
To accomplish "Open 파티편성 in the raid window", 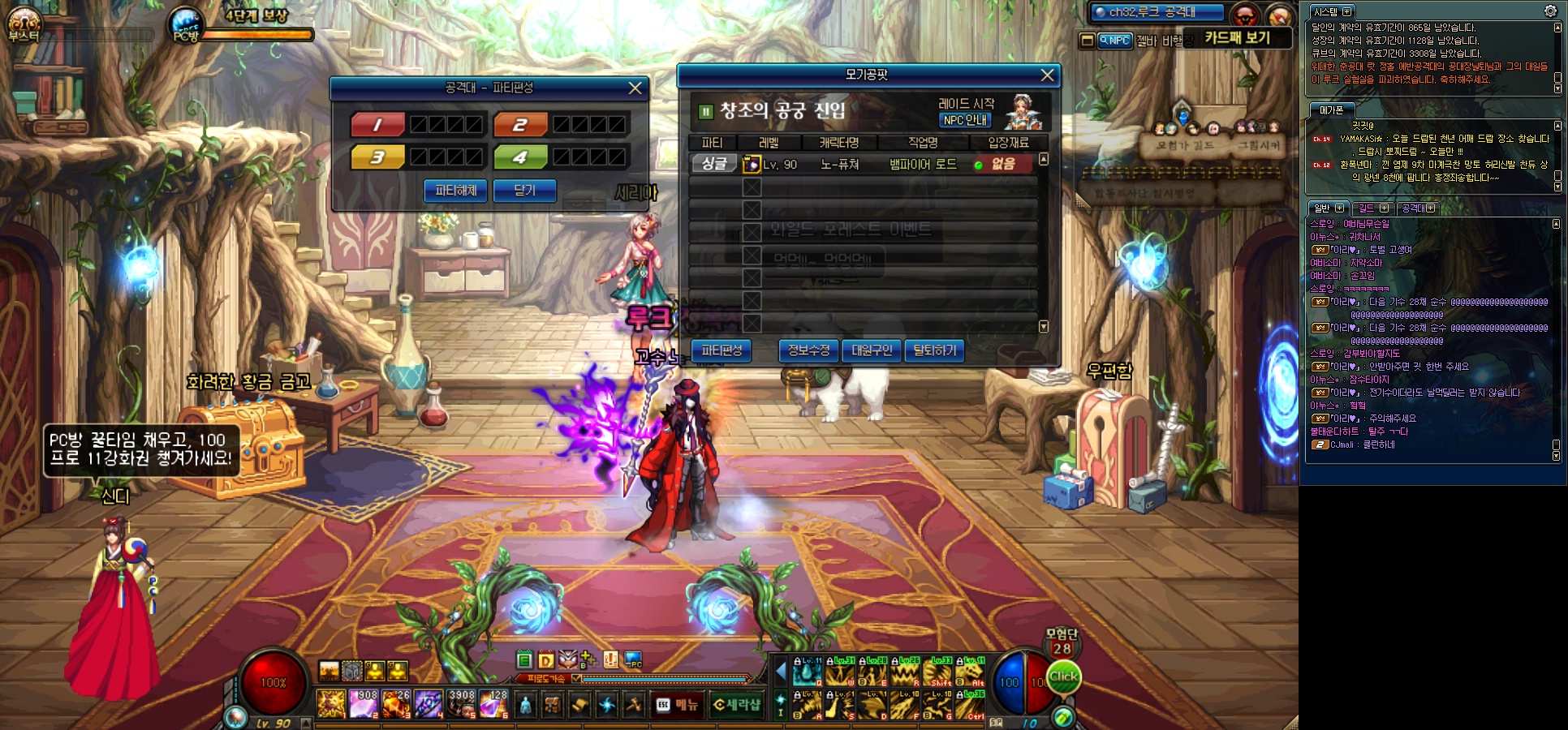I will [x=722, y=350].
